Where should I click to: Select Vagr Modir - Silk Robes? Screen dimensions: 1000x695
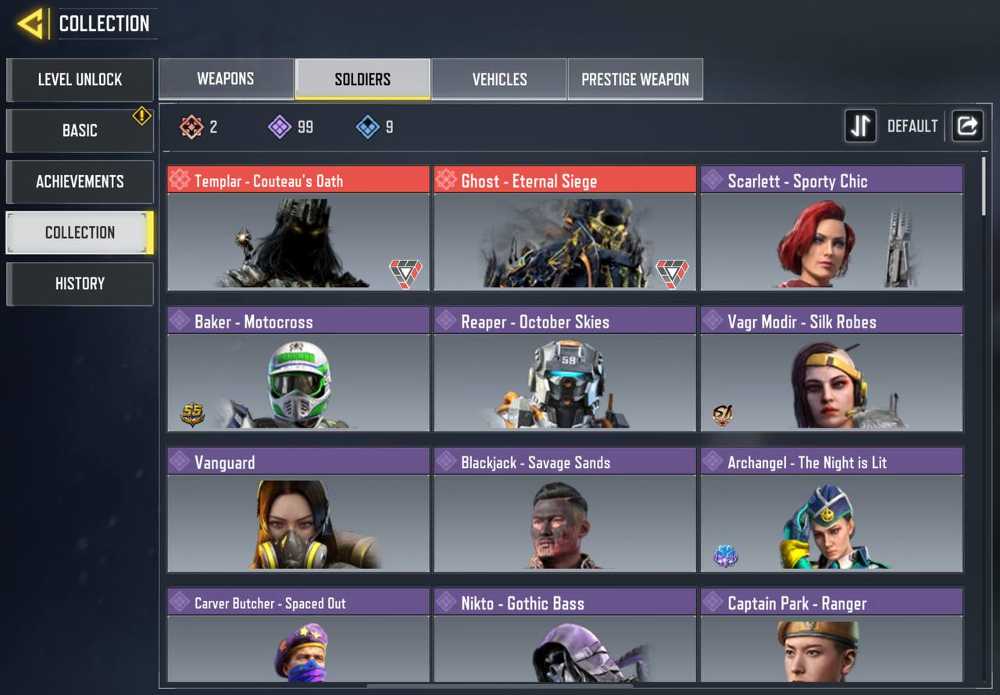[832, 369]
